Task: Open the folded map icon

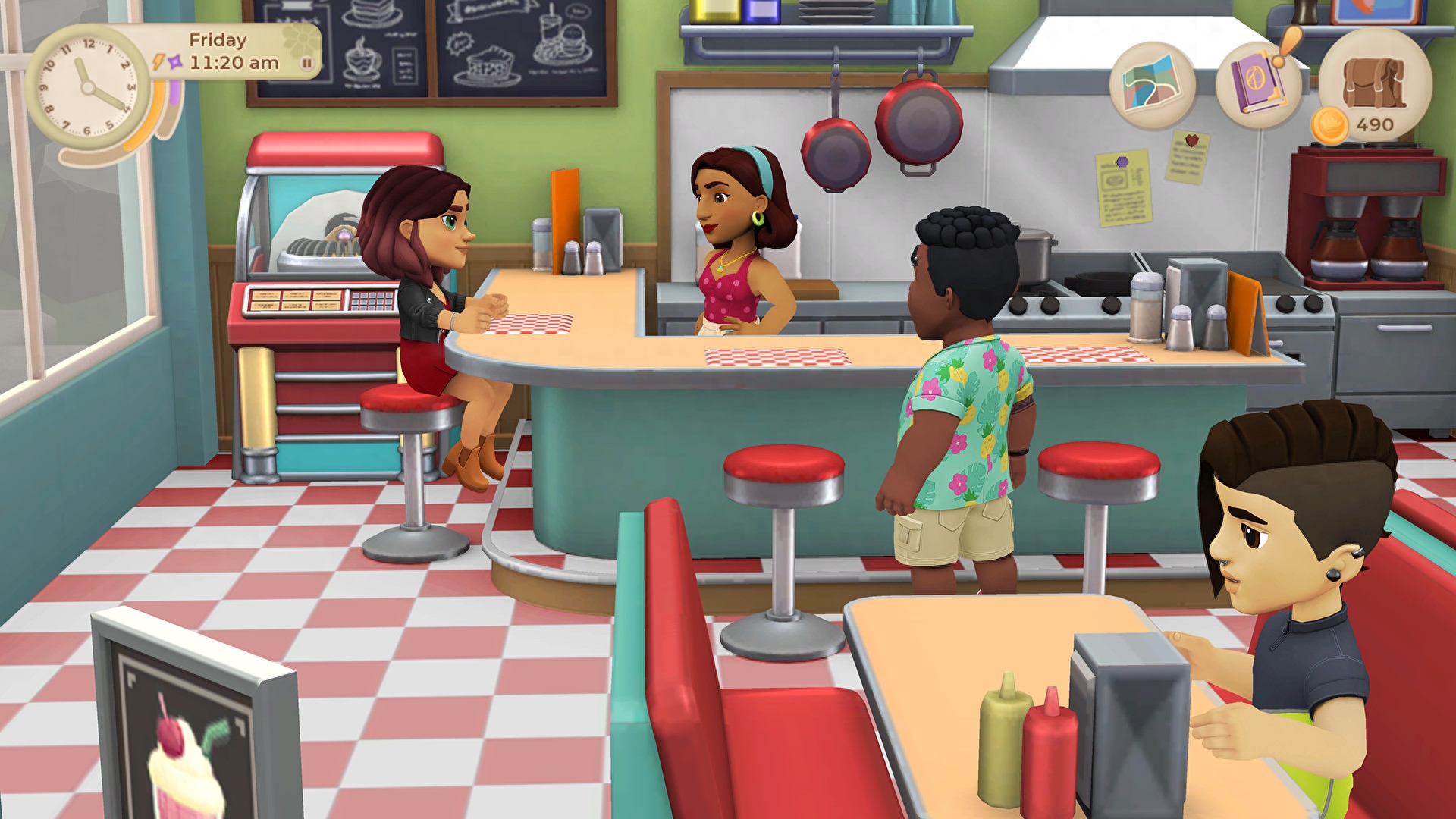Action: [x=1152, y=85]
